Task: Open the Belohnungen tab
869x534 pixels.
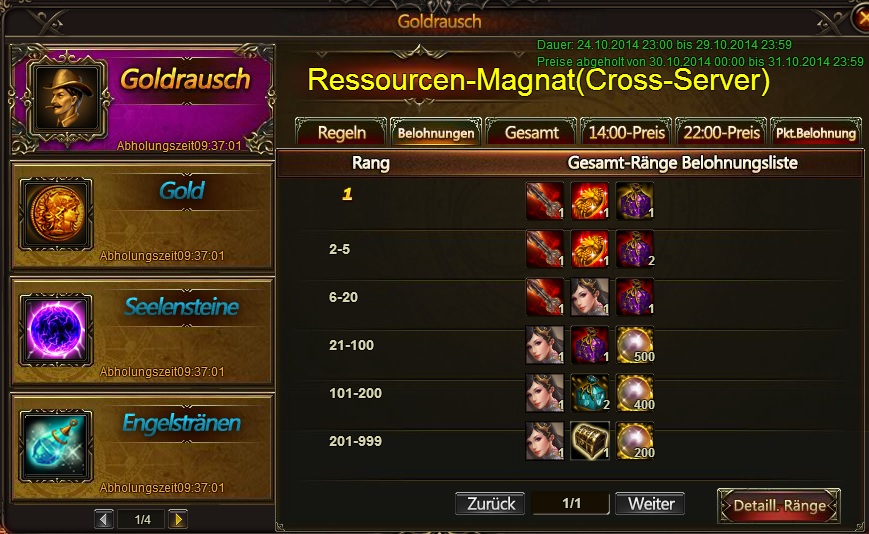Action: pos(435,132)
